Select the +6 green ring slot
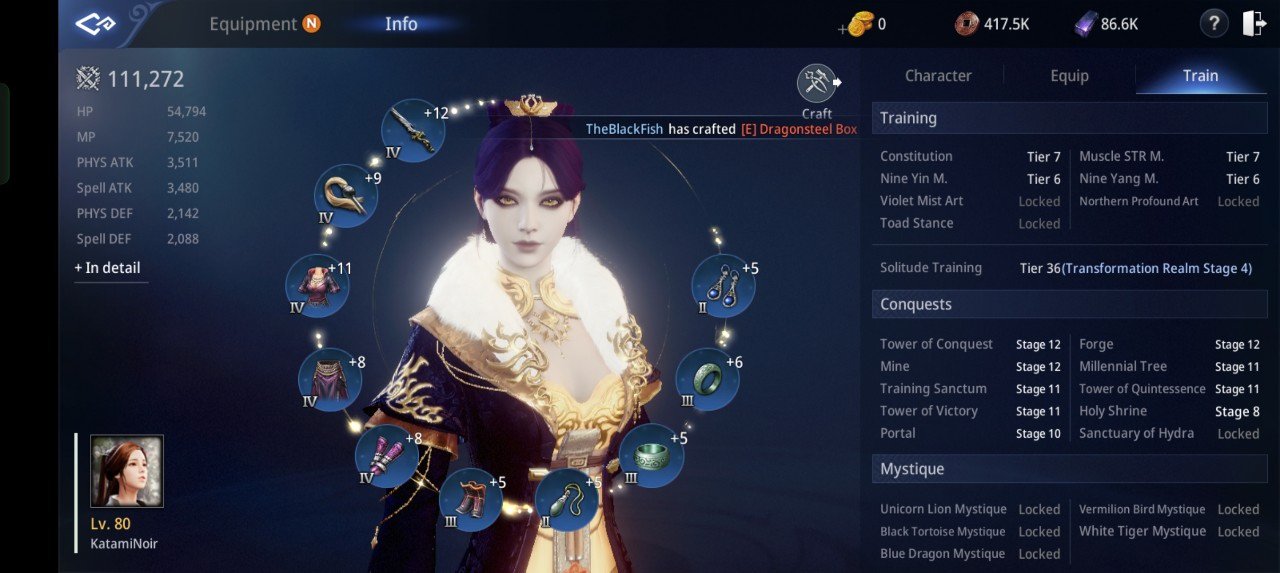The width and height of the screenshot is (1280, 573). (707, 379)
